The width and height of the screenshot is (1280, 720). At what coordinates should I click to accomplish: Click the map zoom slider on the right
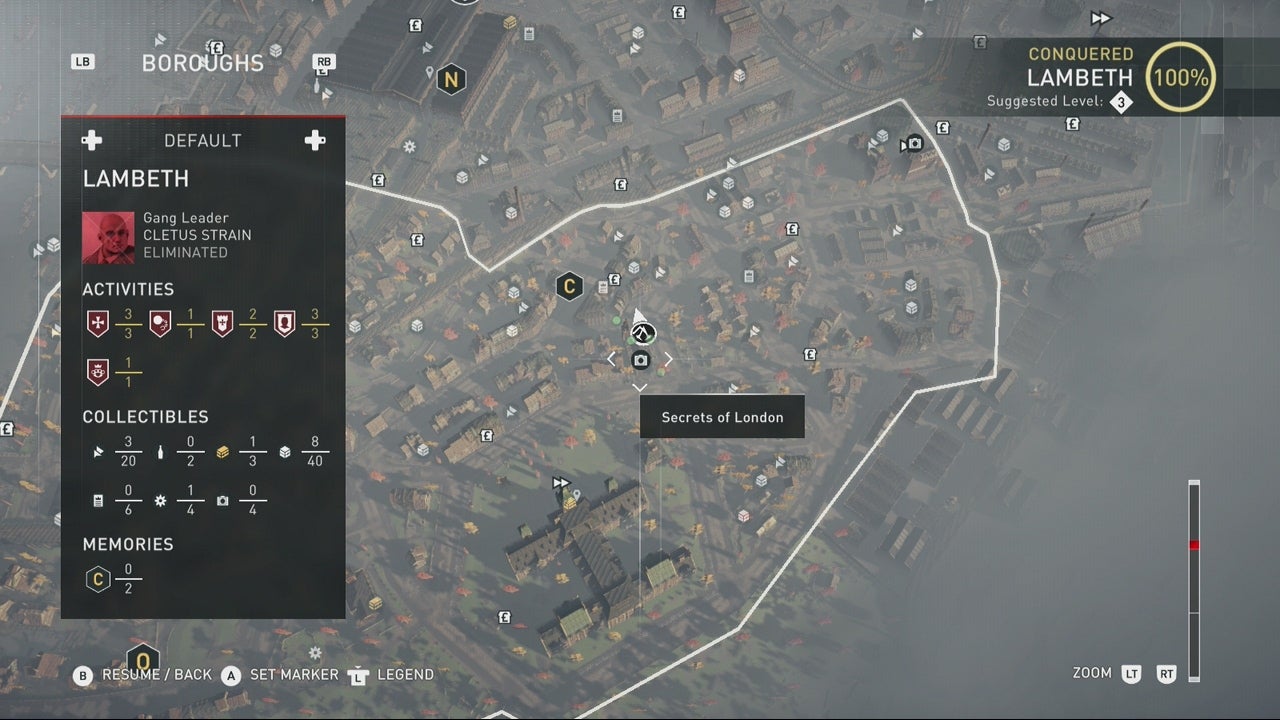pos(1193,545)
